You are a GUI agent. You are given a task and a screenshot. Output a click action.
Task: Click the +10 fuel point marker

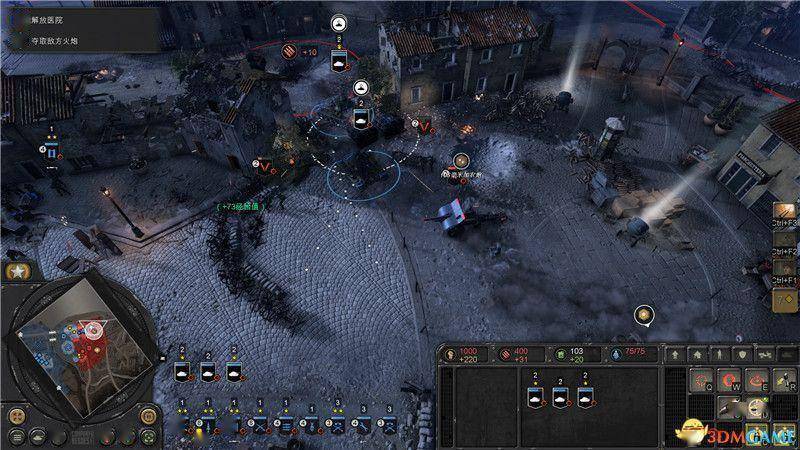(290, 51)
